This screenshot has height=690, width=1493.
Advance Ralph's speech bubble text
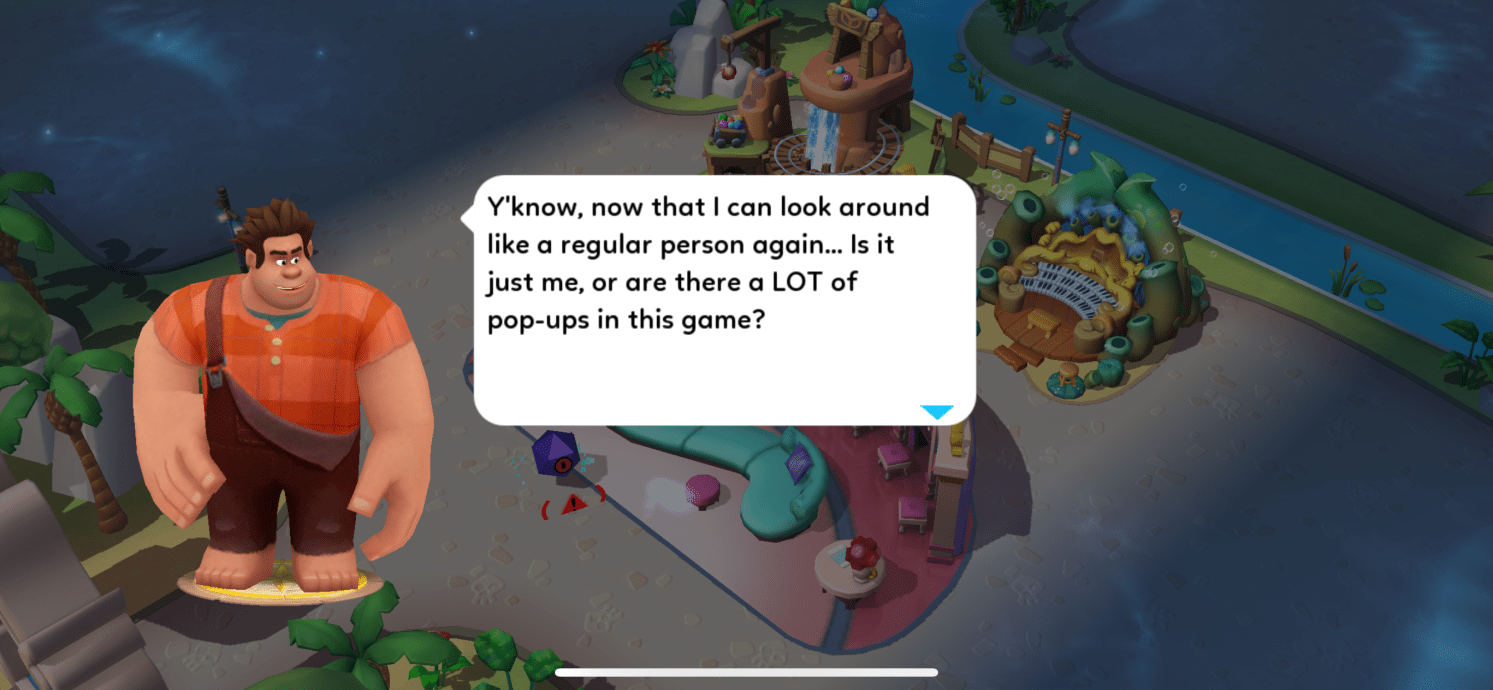click(723, 300)
